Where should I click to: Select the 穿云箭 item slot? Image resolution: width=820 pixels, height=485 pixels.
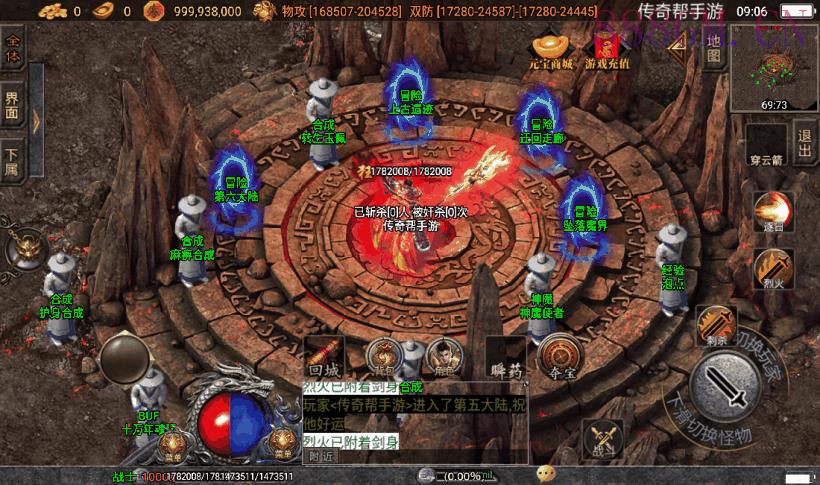pyautogui.click(x=765, y=141)
